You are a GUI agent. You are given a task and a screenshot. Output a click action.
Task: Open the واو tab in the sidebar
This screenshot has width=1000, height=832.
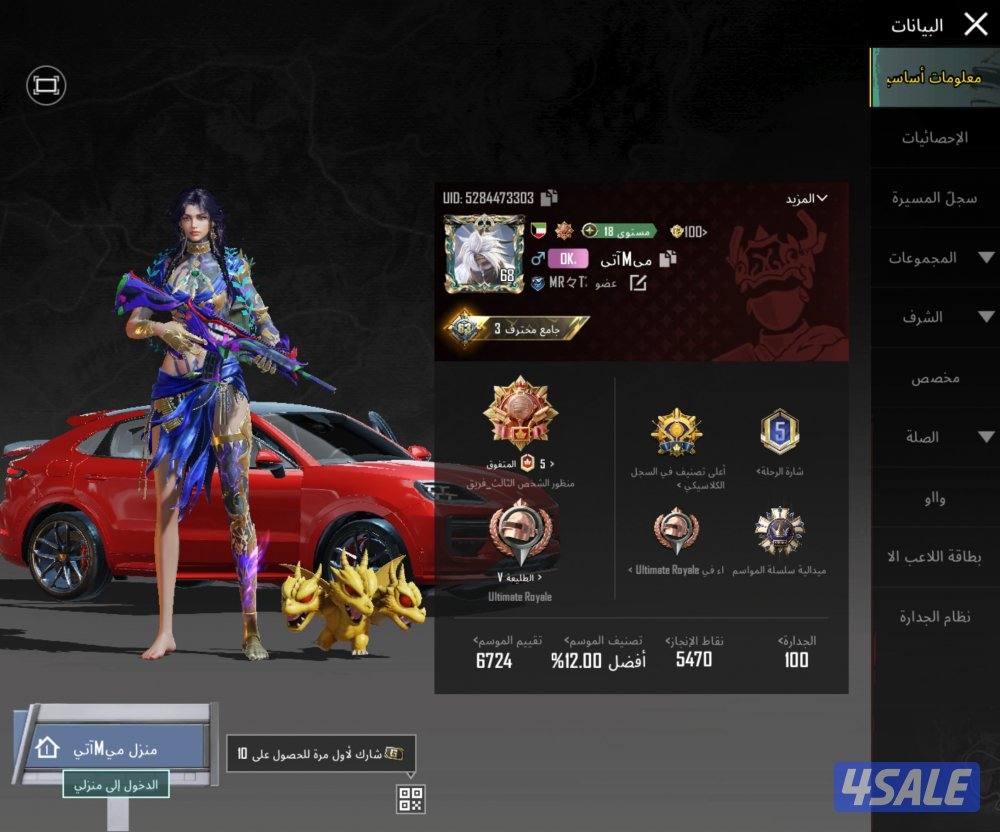[x=934, y=498]
